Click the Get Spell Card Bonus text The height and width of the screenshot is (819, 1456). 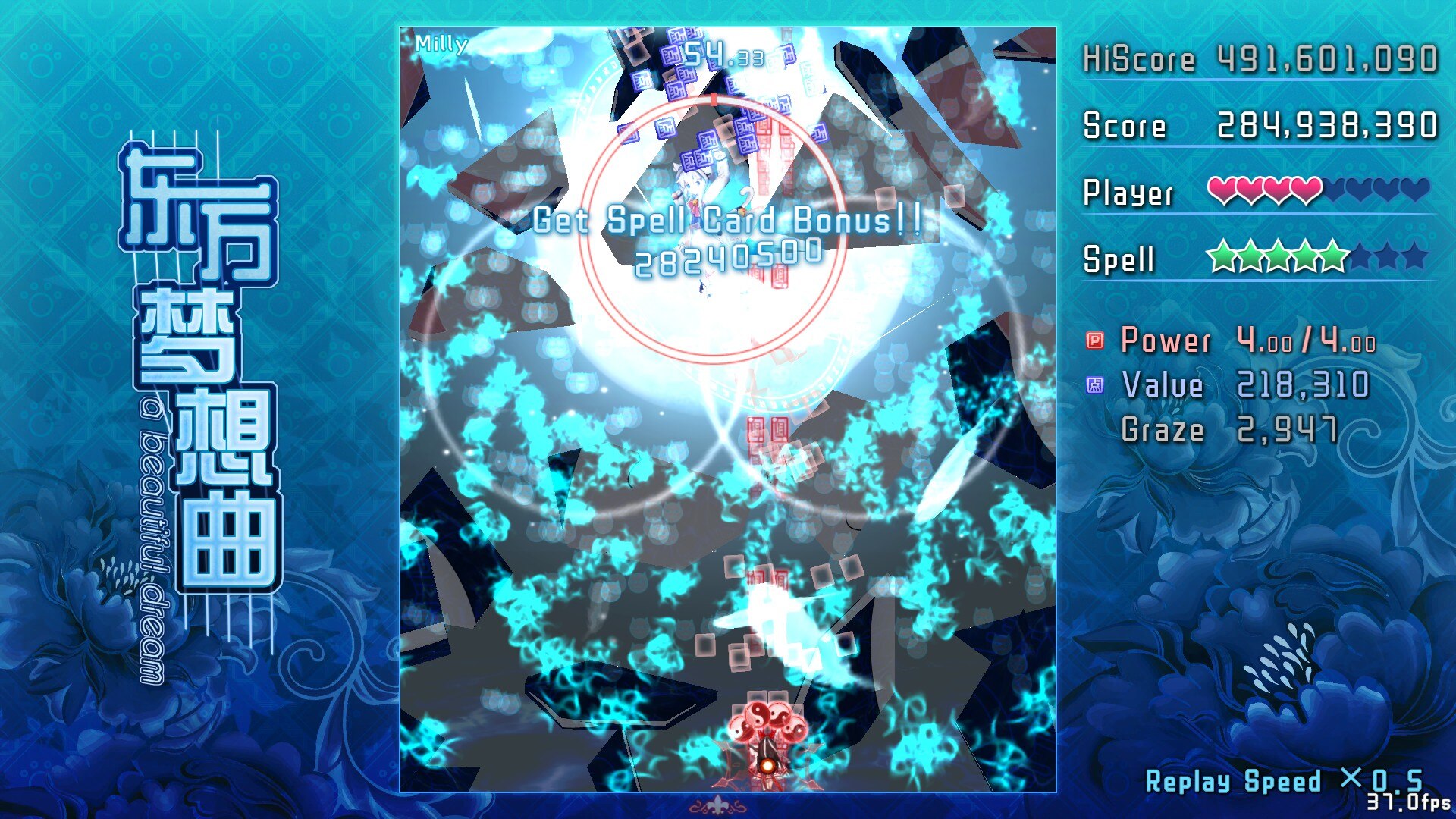point(730,221)
